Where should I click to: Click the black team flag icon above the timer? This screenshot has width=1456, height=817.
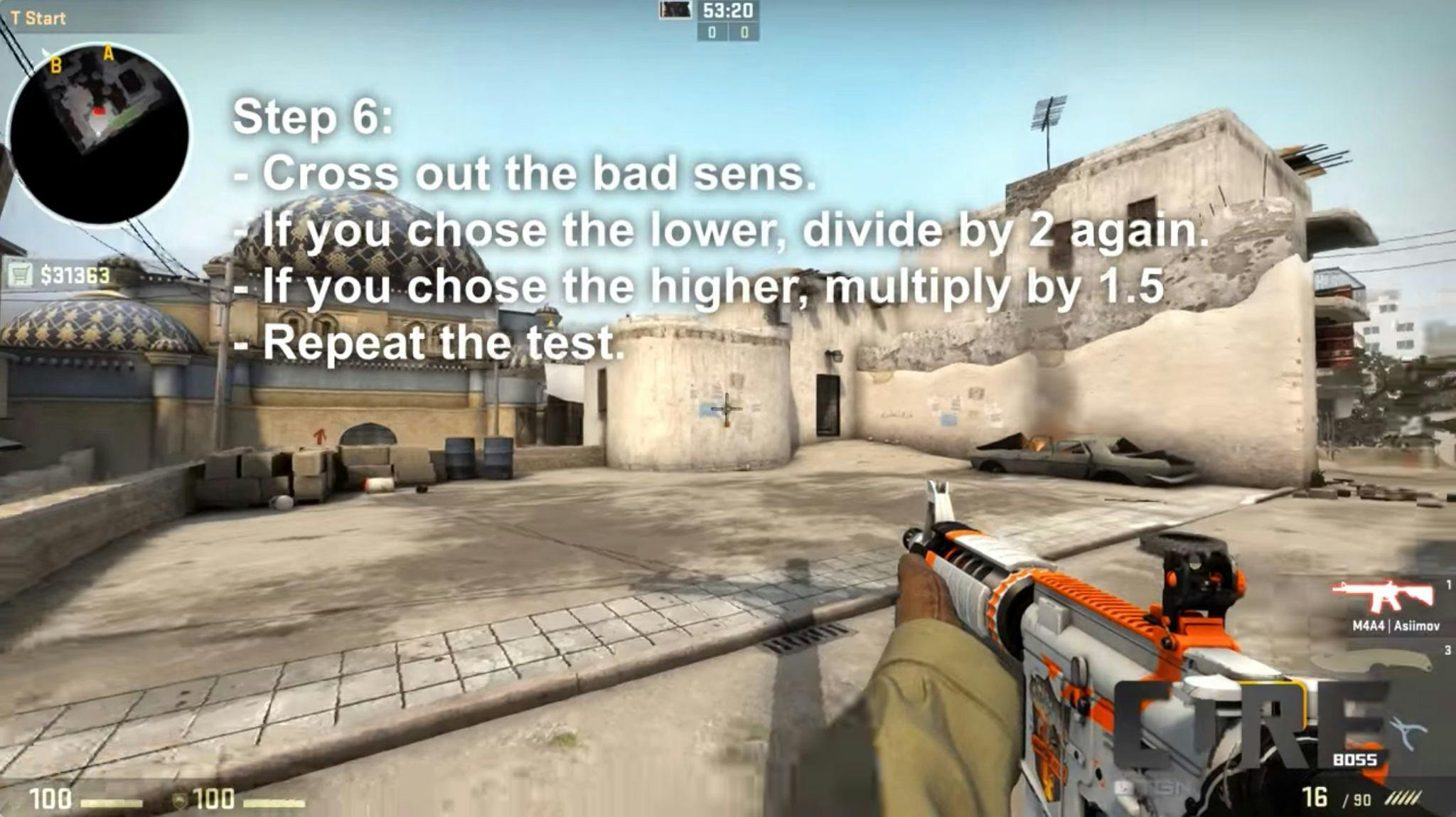[x=675, y=11]
